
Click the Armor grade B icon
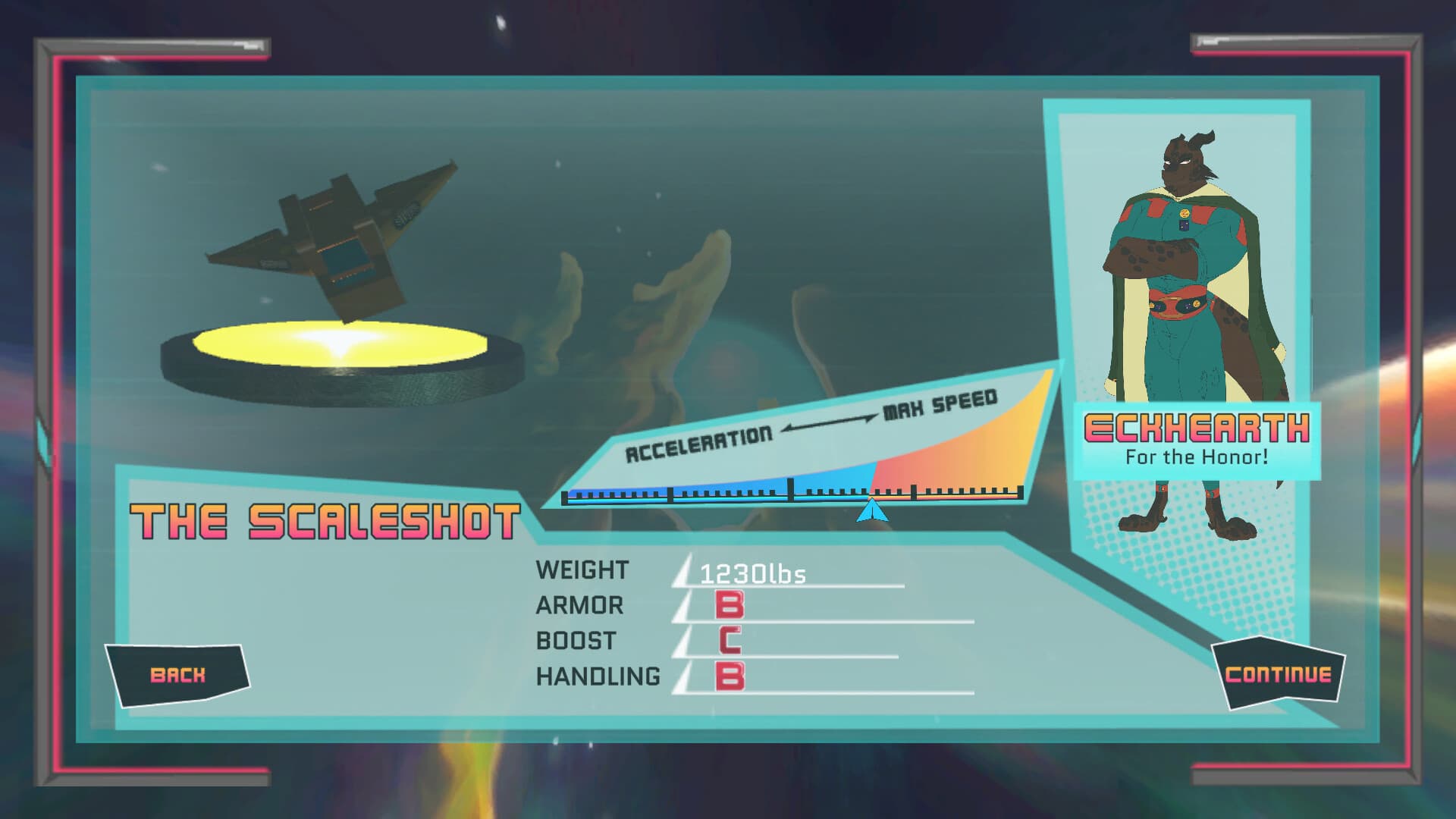click(729, 604)
